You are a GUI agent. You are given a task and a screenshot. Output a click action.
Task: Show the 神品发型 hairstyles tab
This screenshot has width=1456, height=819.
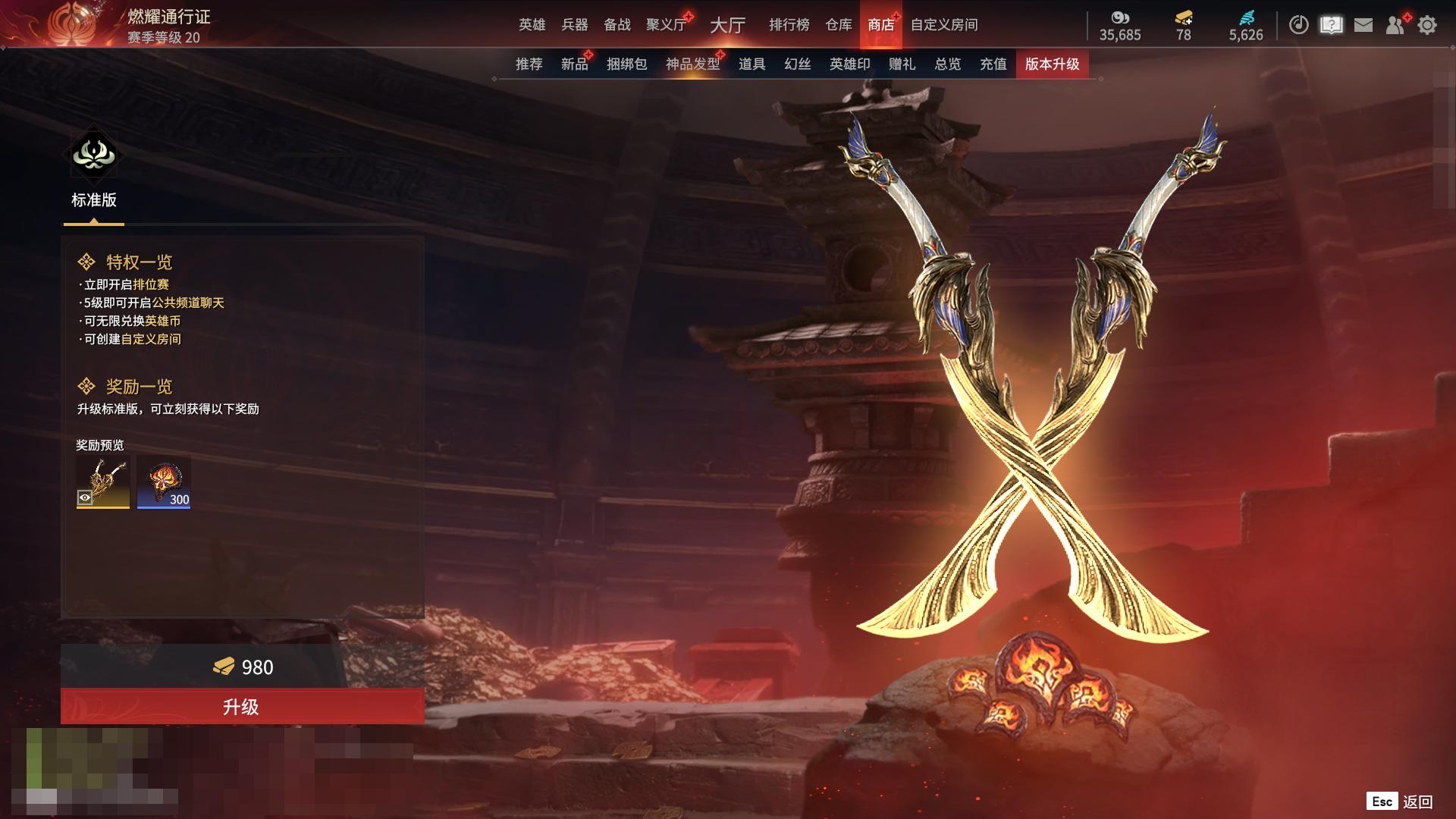click(692, 64)
